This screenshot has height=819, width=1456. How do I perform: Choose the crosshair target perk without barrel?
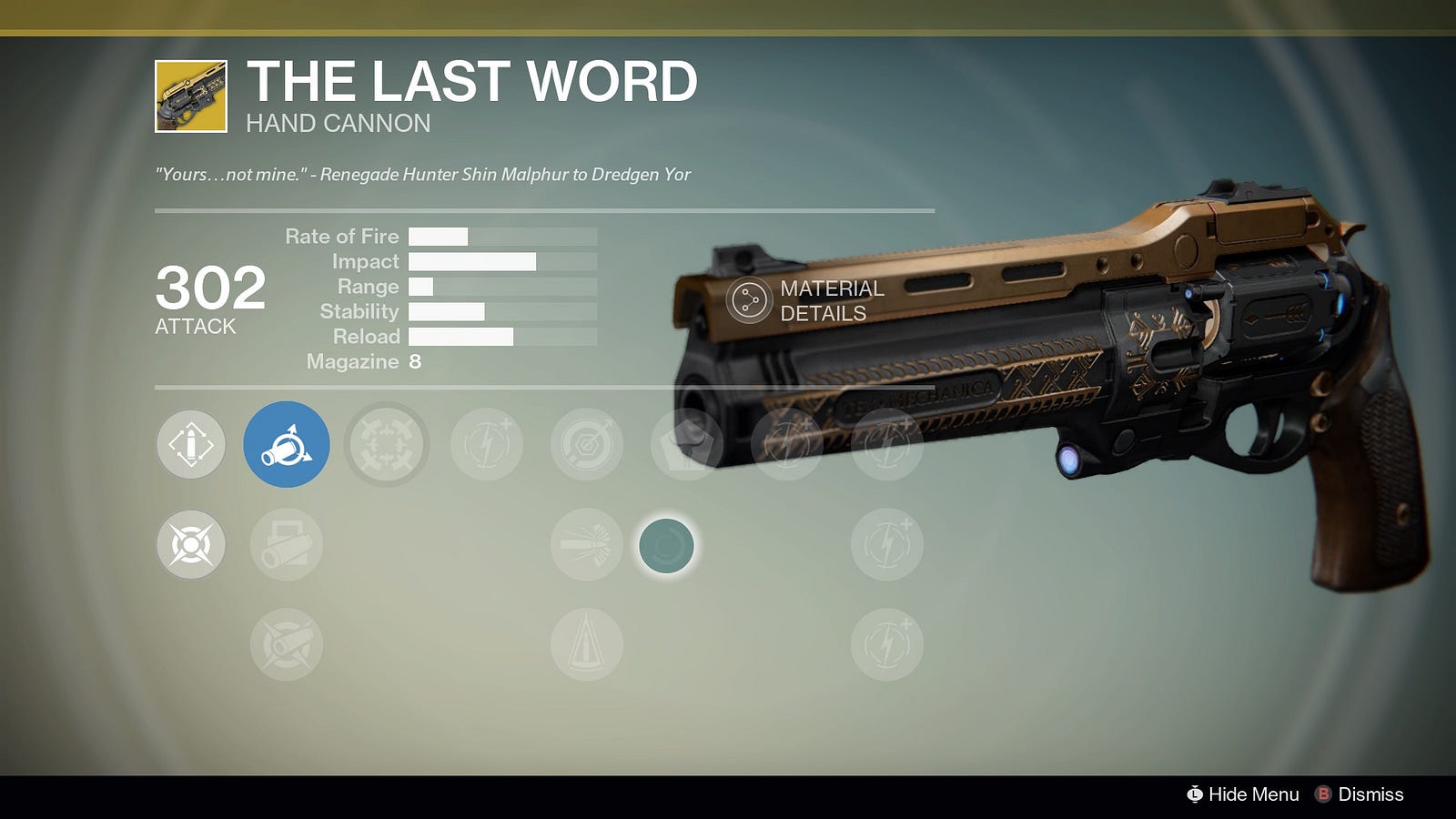pos(191,544)
